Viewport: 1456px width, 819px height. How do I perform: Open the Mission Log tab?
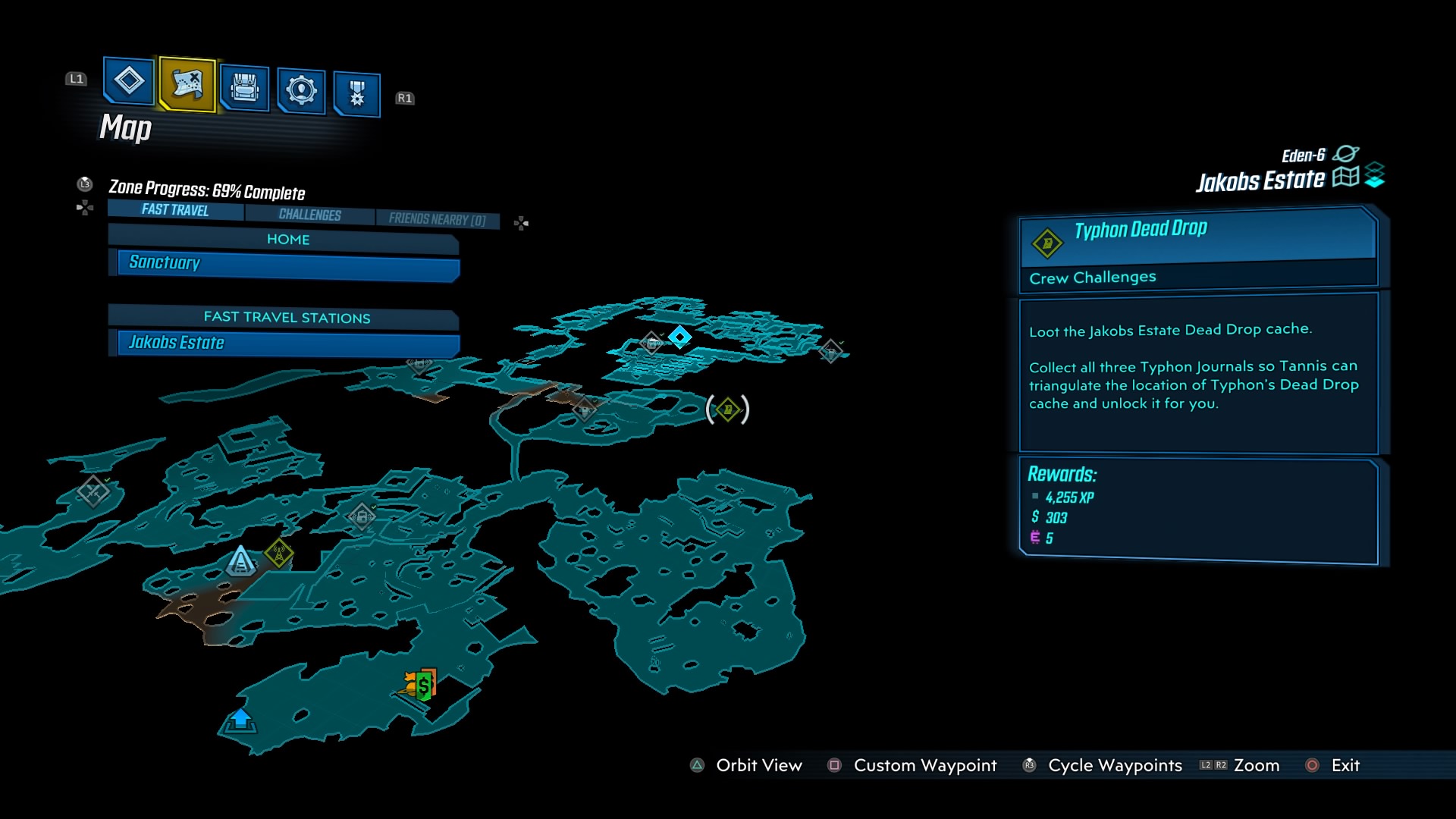click(x=128, y=80)
